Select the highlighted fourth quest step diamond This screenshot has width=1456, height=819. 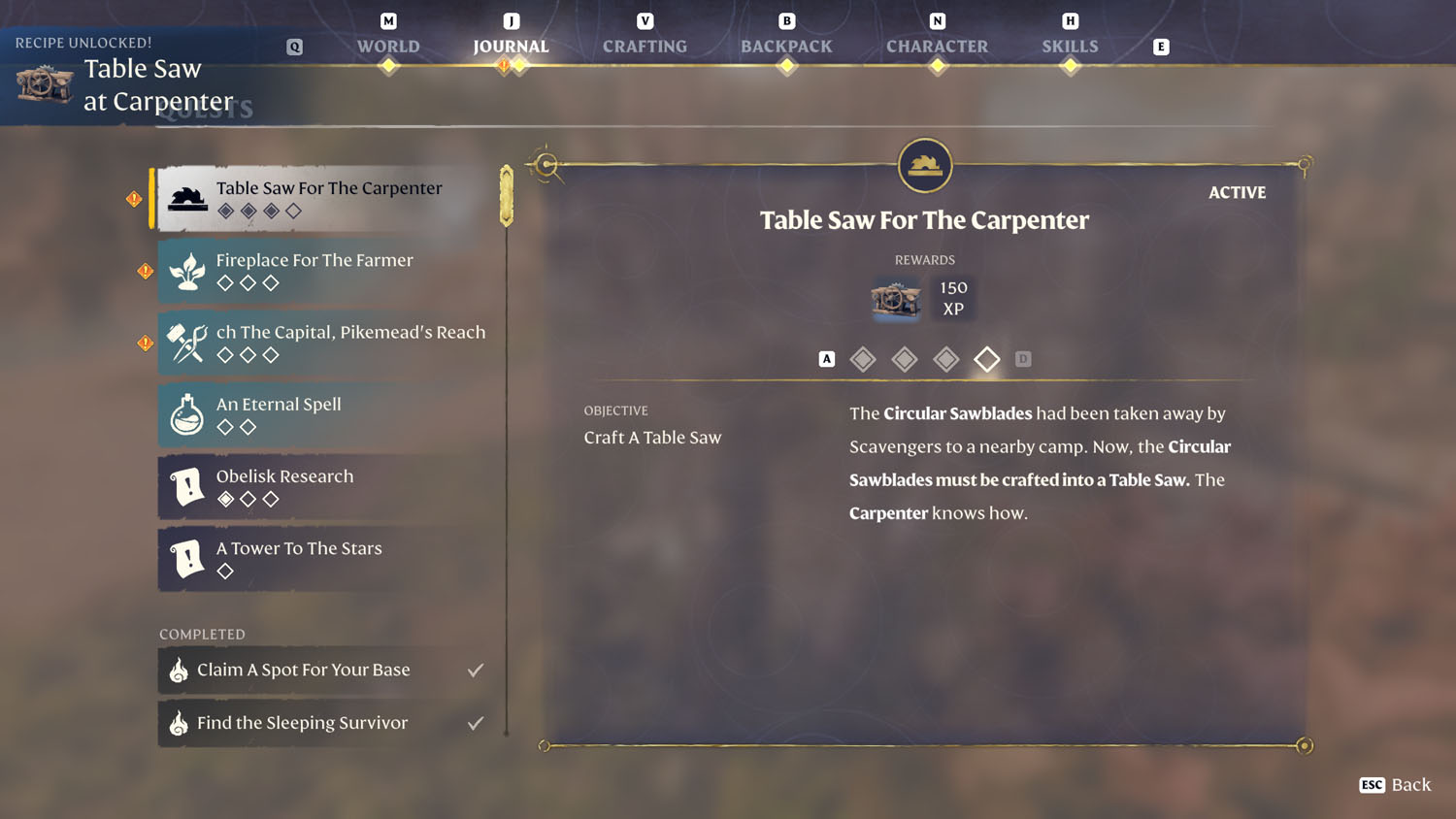tap(987, 359)
